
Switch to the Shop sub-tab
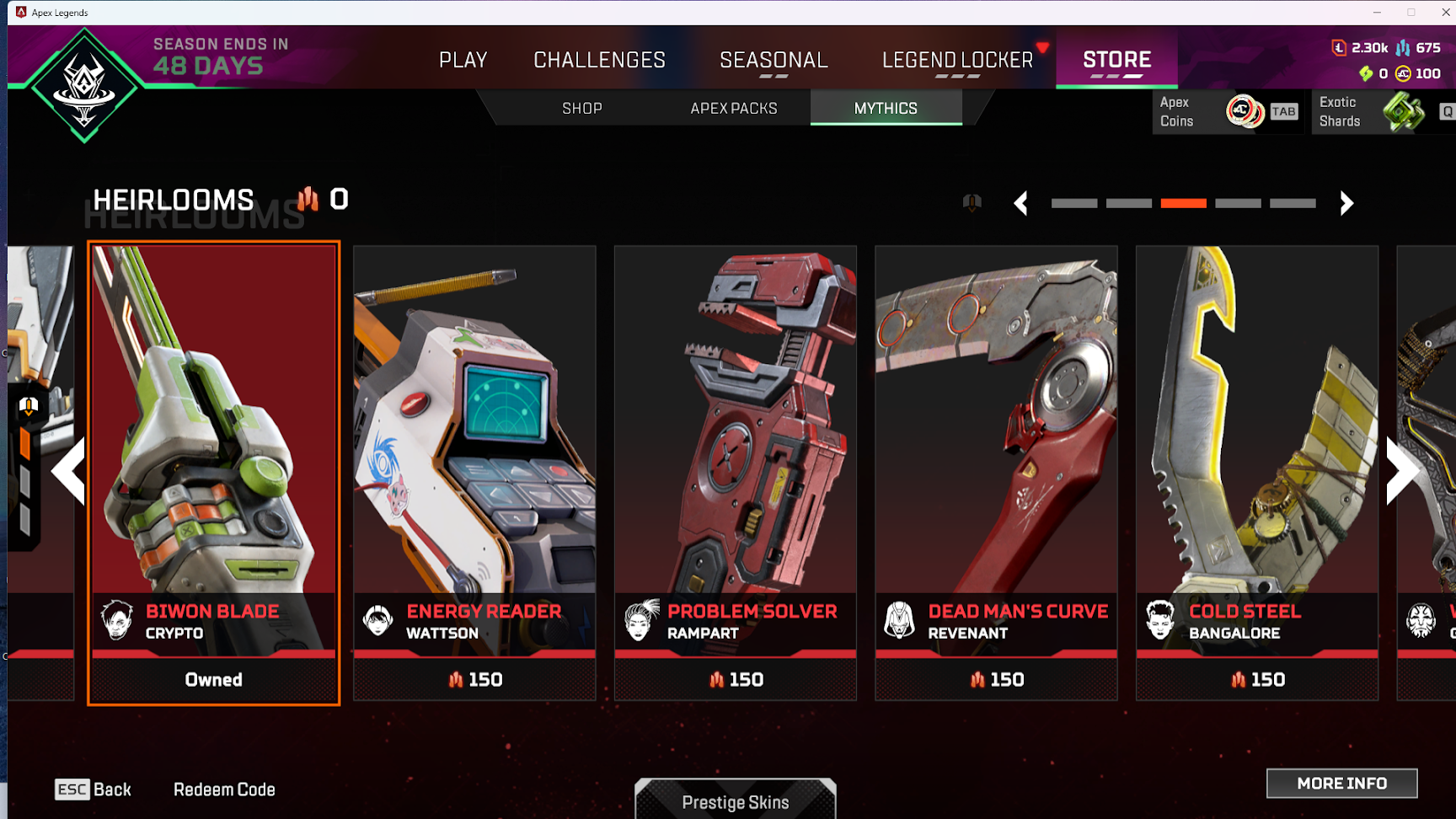pos(582,109)
